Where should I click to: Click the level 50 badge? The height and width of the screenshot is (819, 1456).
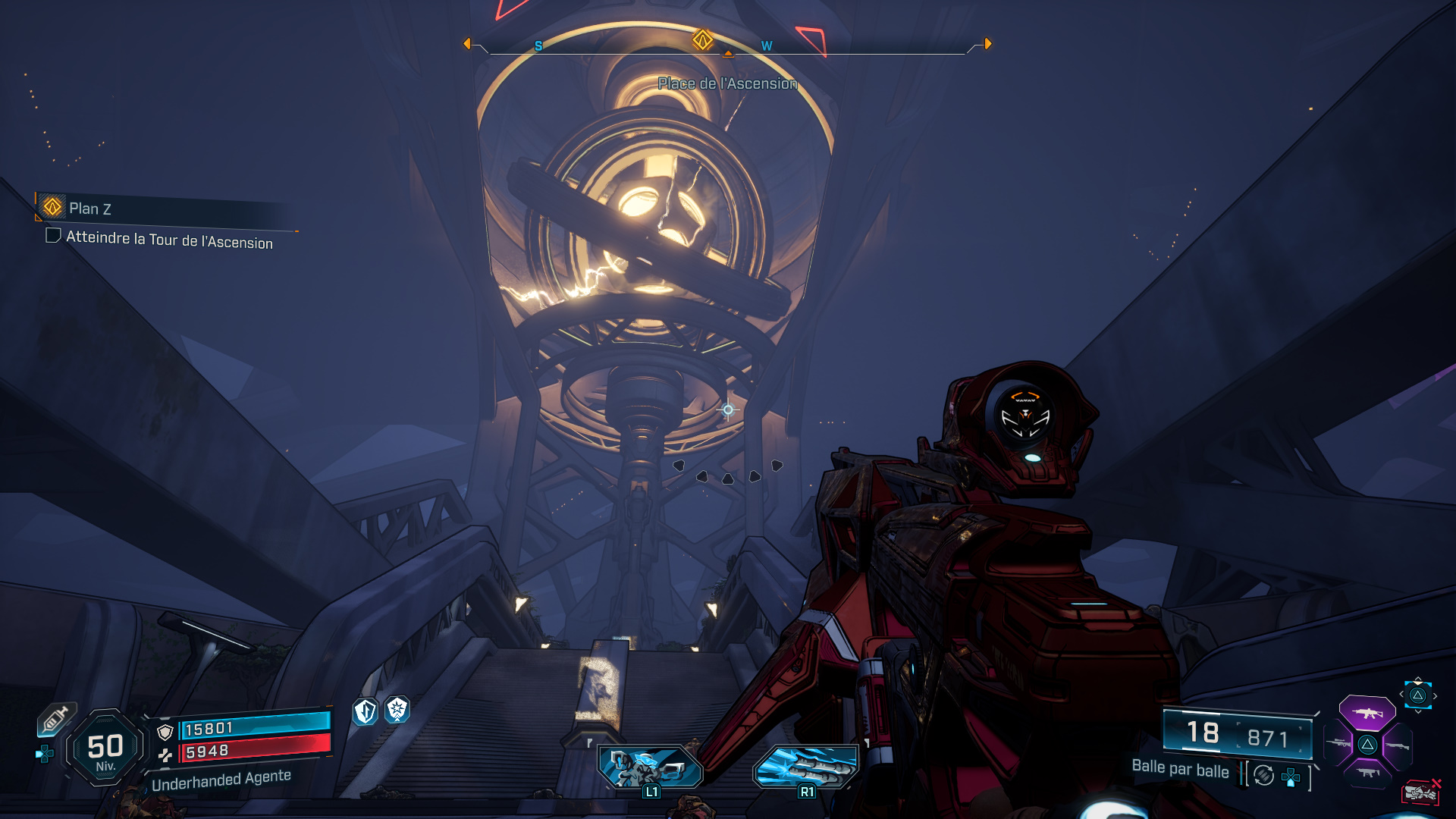pyautogui.click(x=105, y=748)
